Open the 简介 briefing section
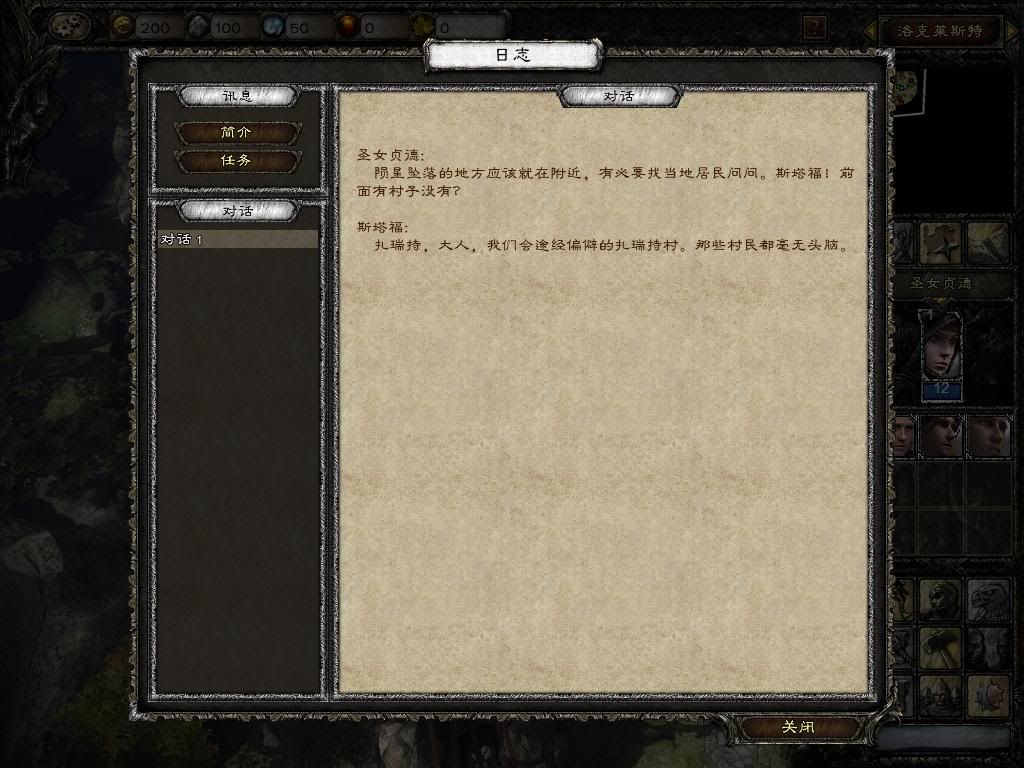This screenshot has width=1024, height=768. [236, 133]
